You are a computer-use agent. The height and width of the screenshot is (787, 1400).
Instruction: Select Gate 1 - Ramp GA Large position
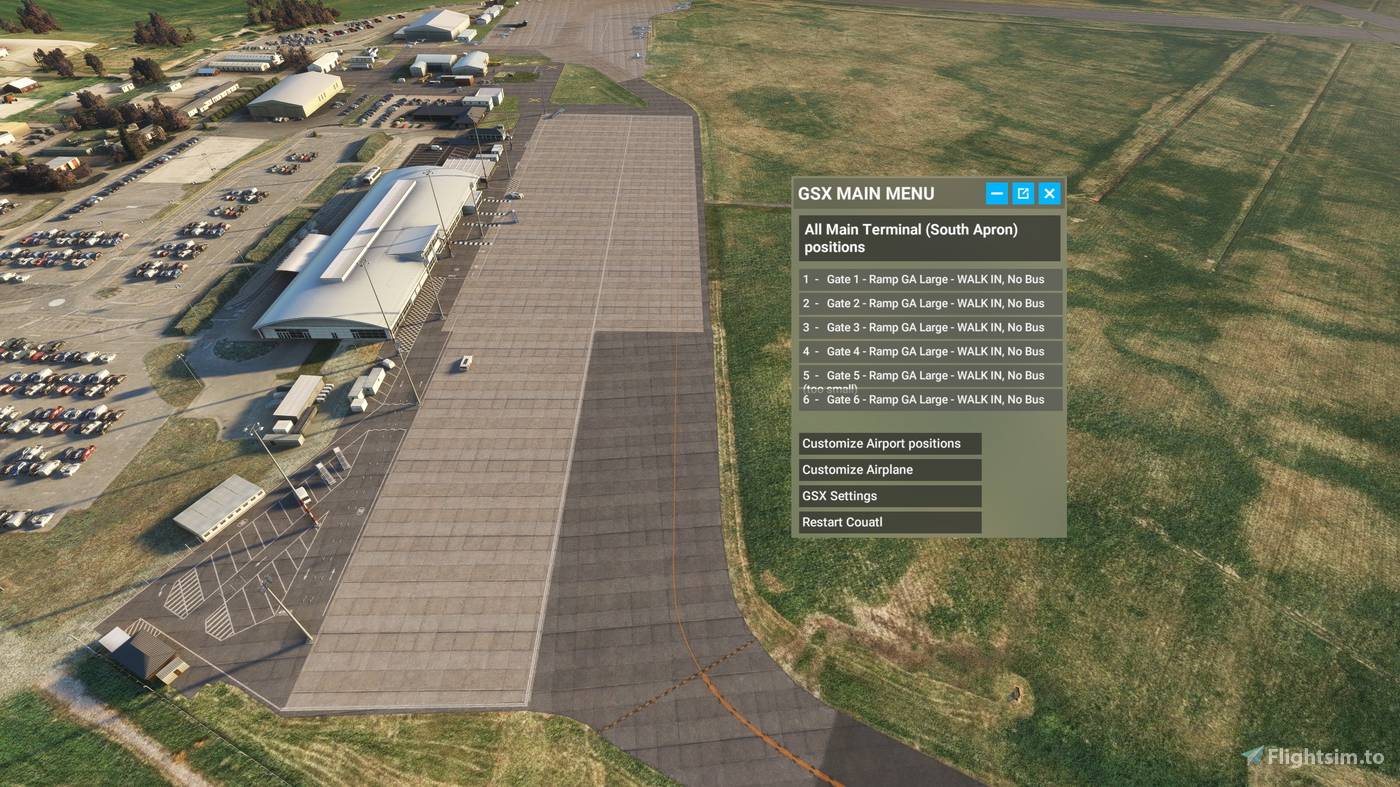point(930,279)
